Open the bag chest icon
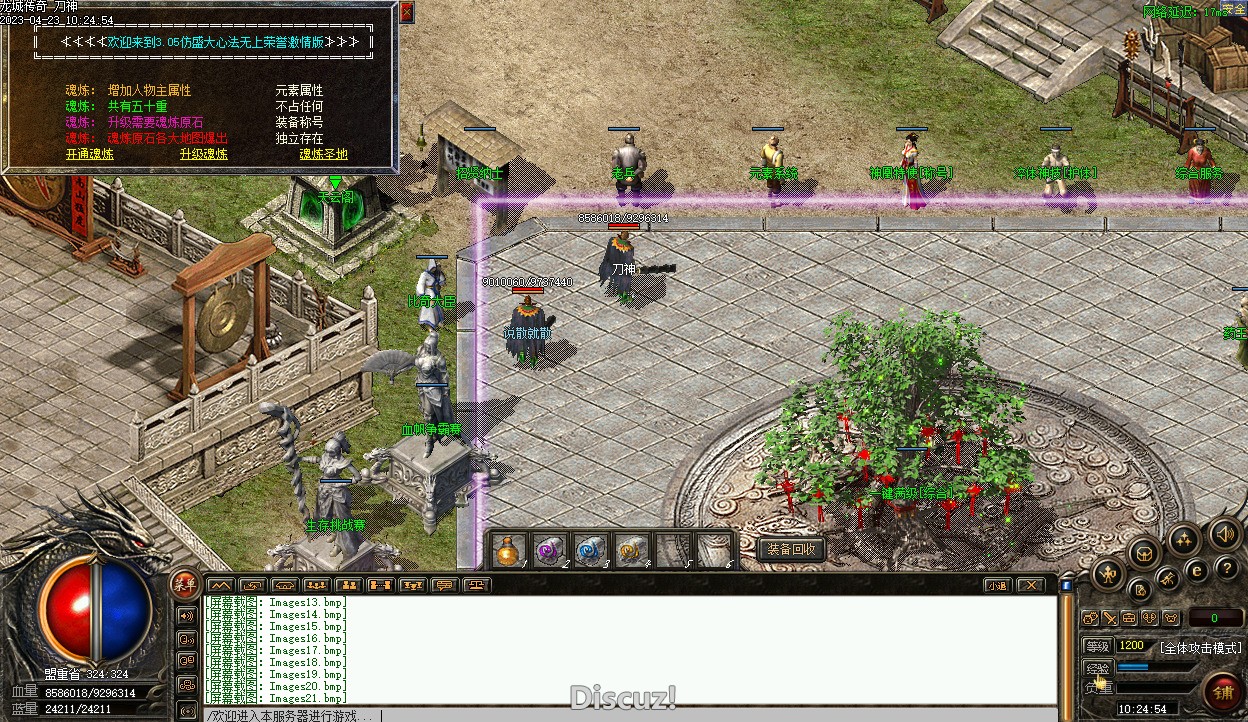 tap(1144, 551)
